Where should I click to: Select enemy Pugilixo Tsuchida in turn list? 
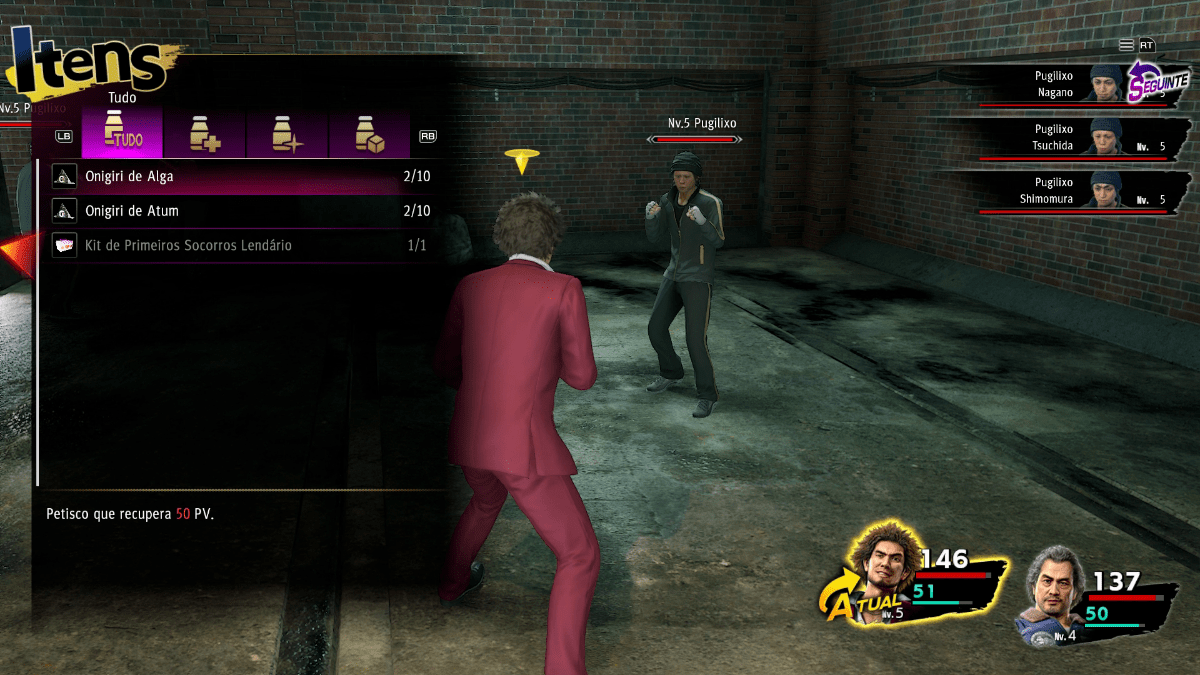click(x=1060, y=137)
